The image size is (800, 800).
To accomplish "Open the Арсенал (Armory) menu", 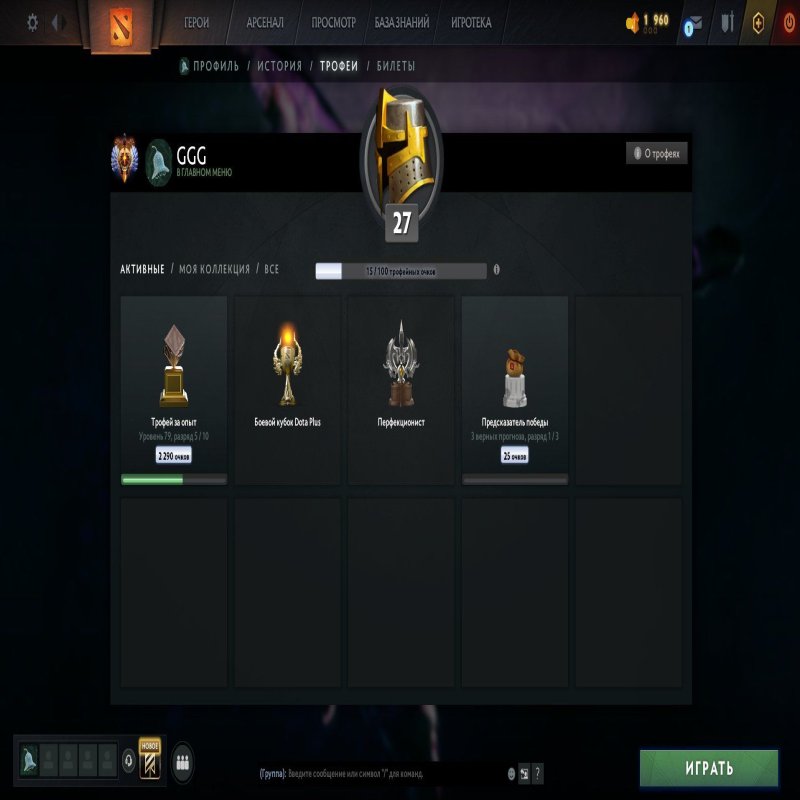I will click(265, 22).
